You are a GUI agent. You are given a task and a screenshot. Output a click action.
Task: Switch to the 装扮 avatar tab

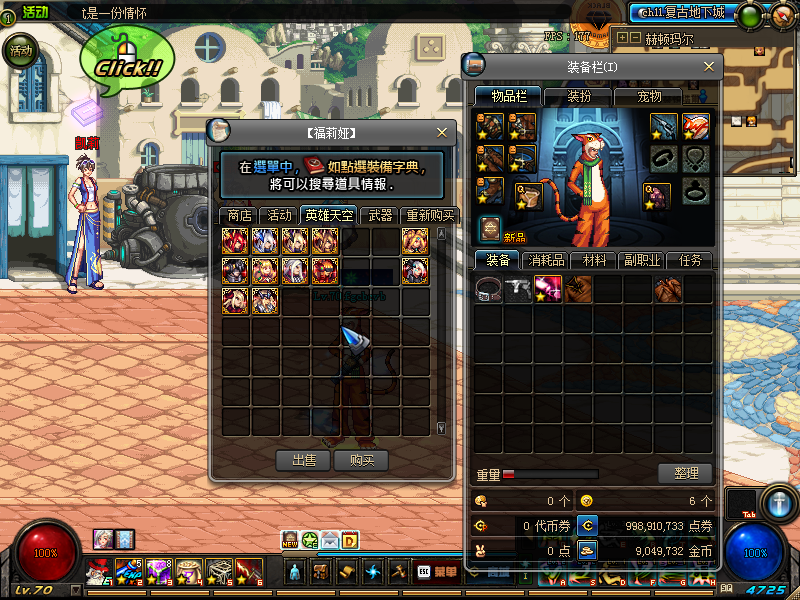point(579,96)
